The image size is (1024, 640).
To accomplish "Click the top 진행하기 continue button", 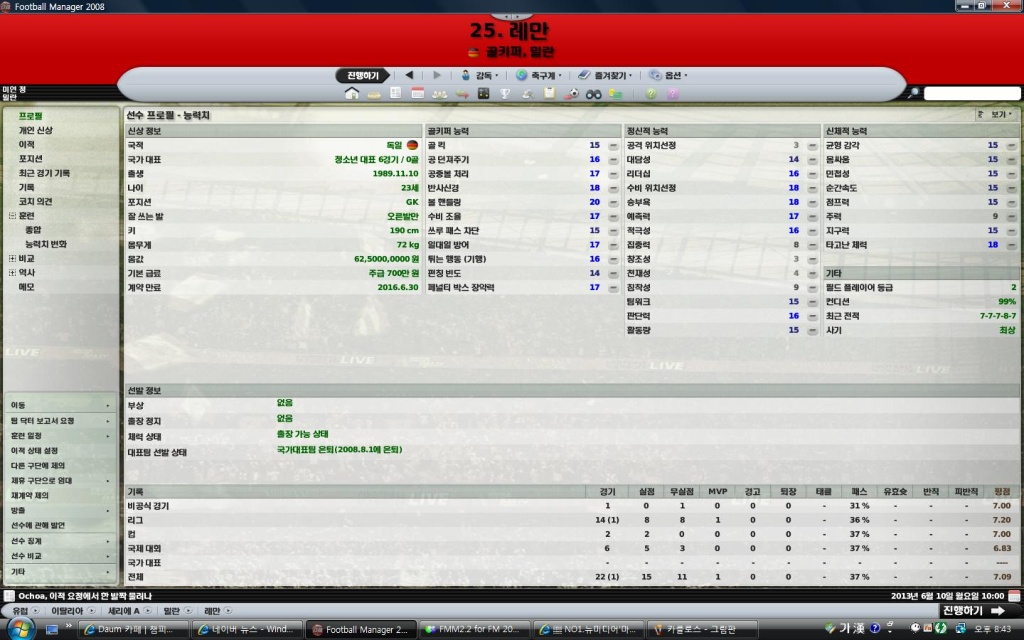I will [x=362, y=75].
